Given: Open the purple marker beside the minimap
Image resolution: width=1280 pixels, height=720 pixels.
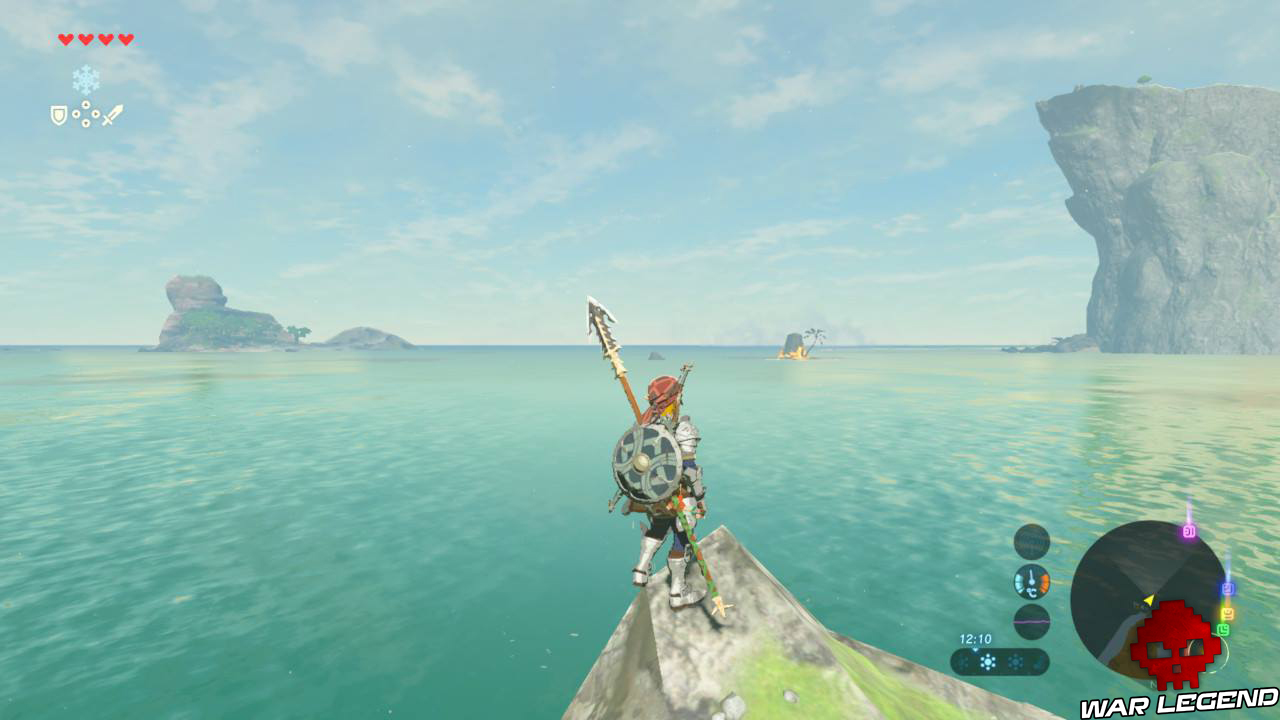Looking at the screenshot, I should click(1190, 531).
